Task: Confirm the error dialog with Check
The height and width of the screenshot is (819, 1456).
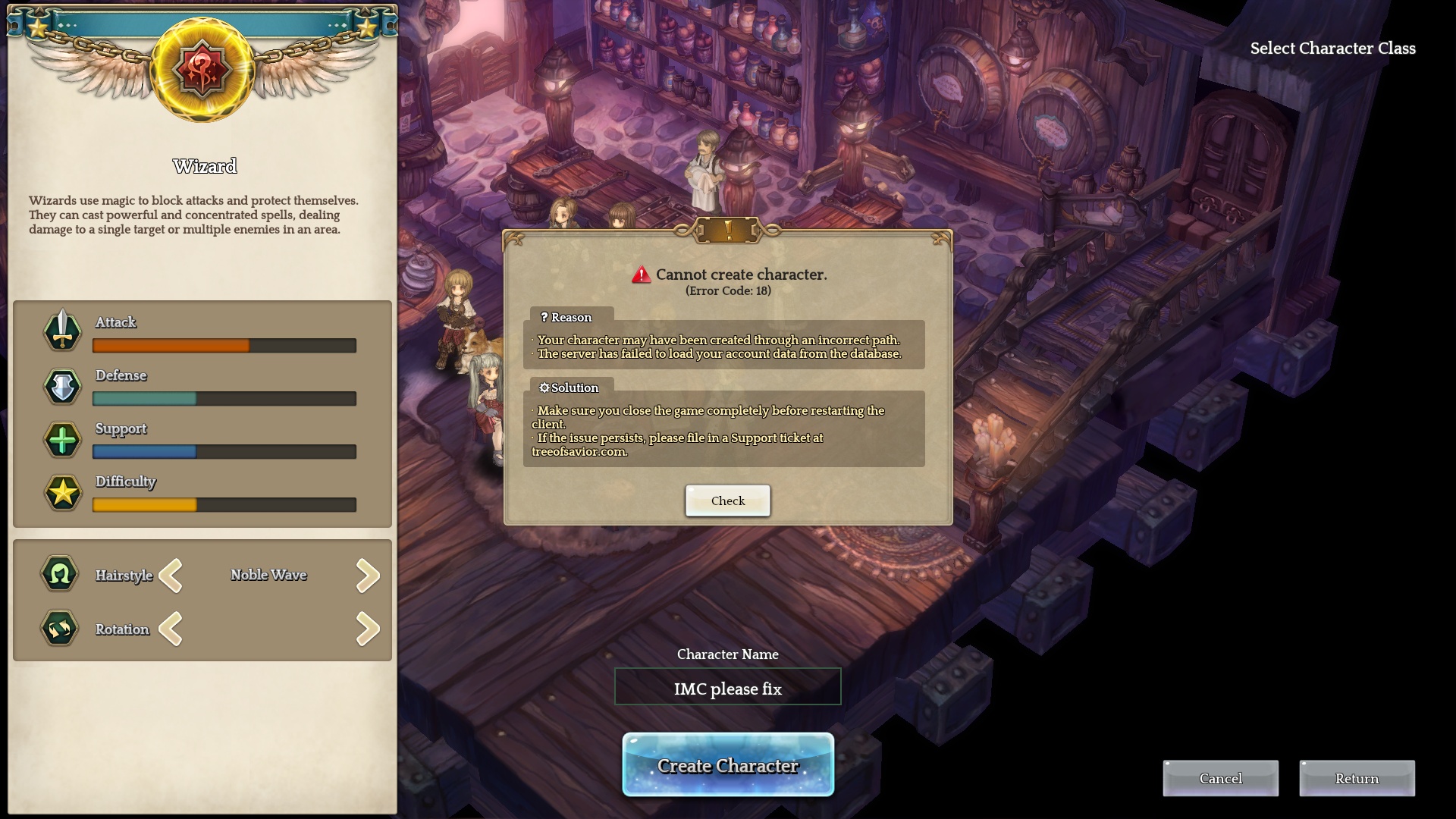Action: tap(727, 500)
